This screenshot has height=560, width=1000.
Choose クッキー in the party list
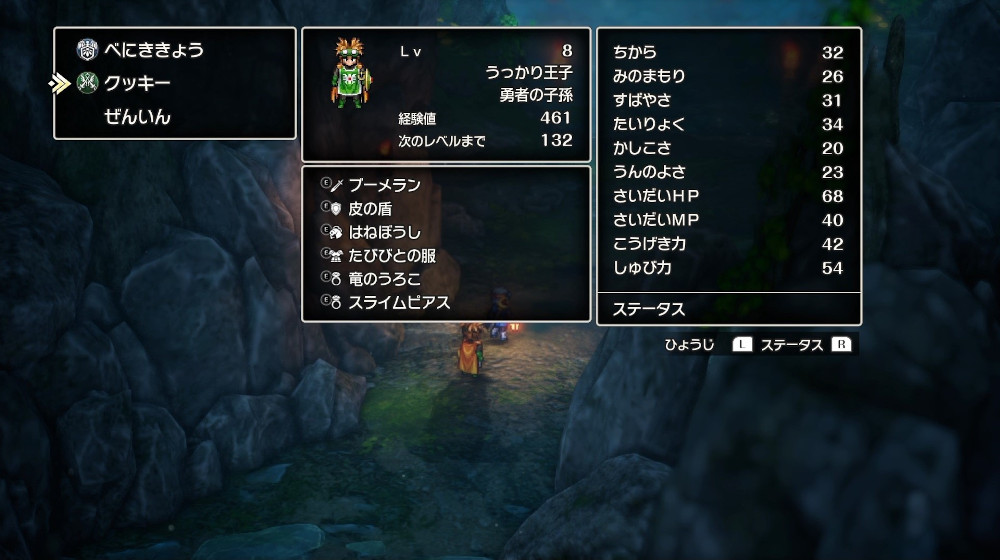137,83
